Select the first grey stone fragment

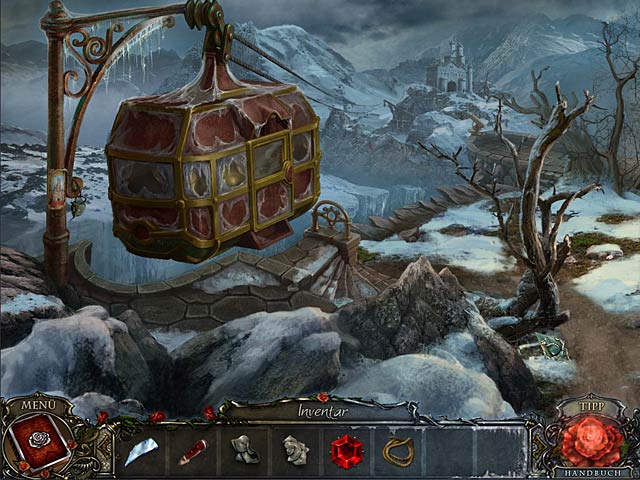tap(243, 450)
